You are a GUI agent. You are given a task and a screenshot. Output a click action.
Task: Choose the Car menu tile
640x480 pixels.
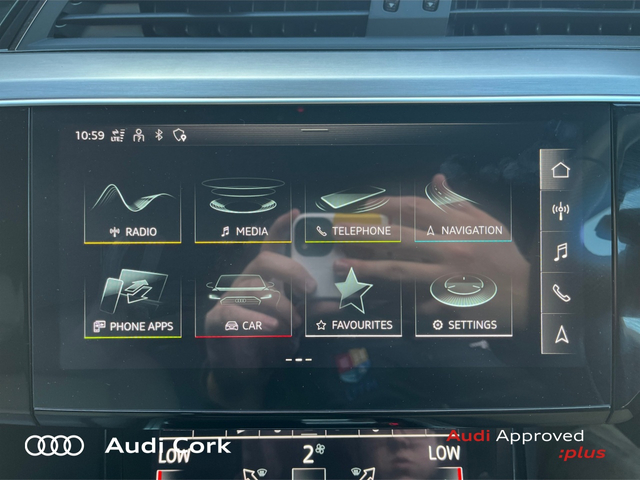coord(244,305)
